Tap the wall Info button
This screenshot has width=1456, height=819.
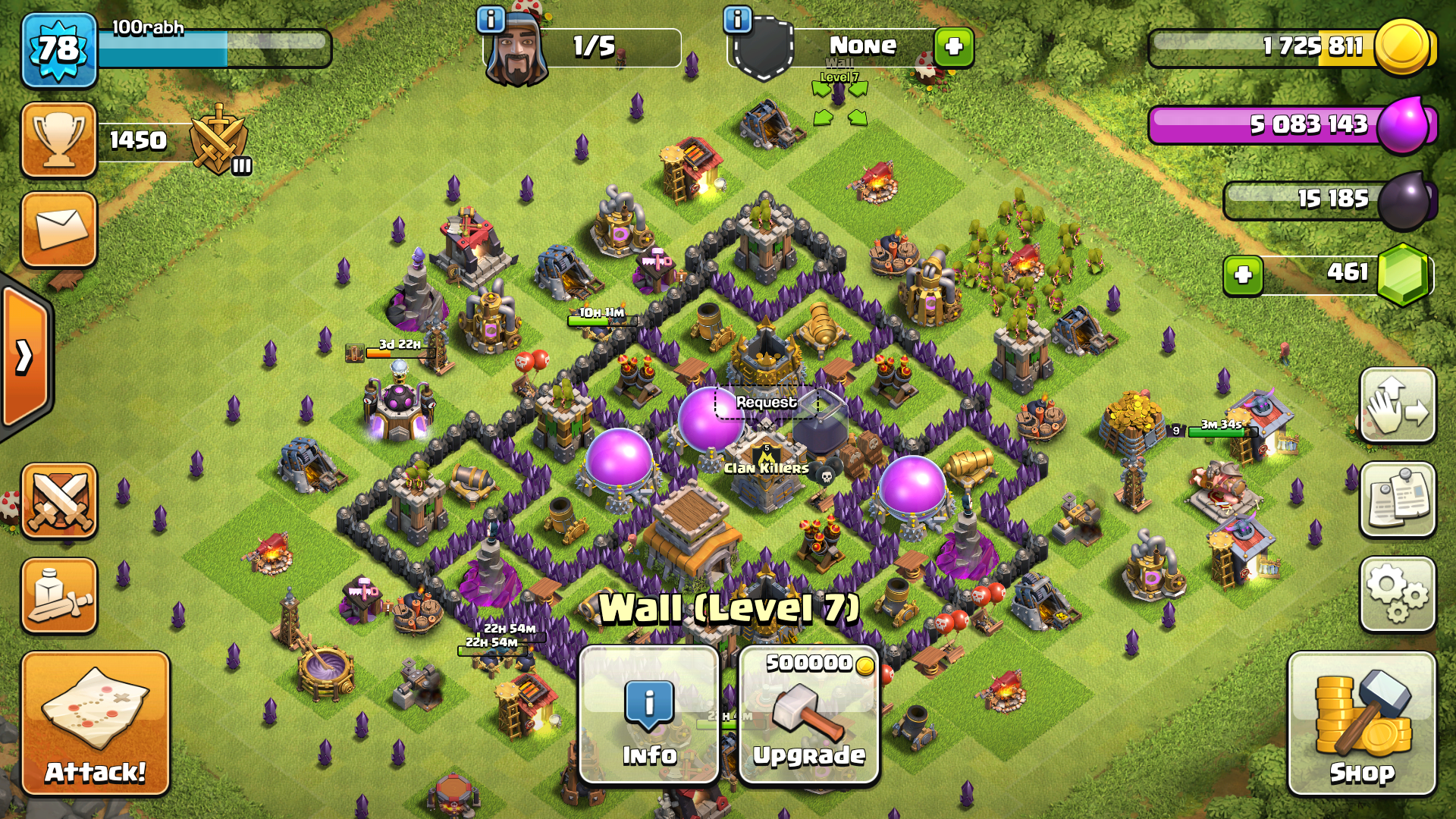(649, 714)
